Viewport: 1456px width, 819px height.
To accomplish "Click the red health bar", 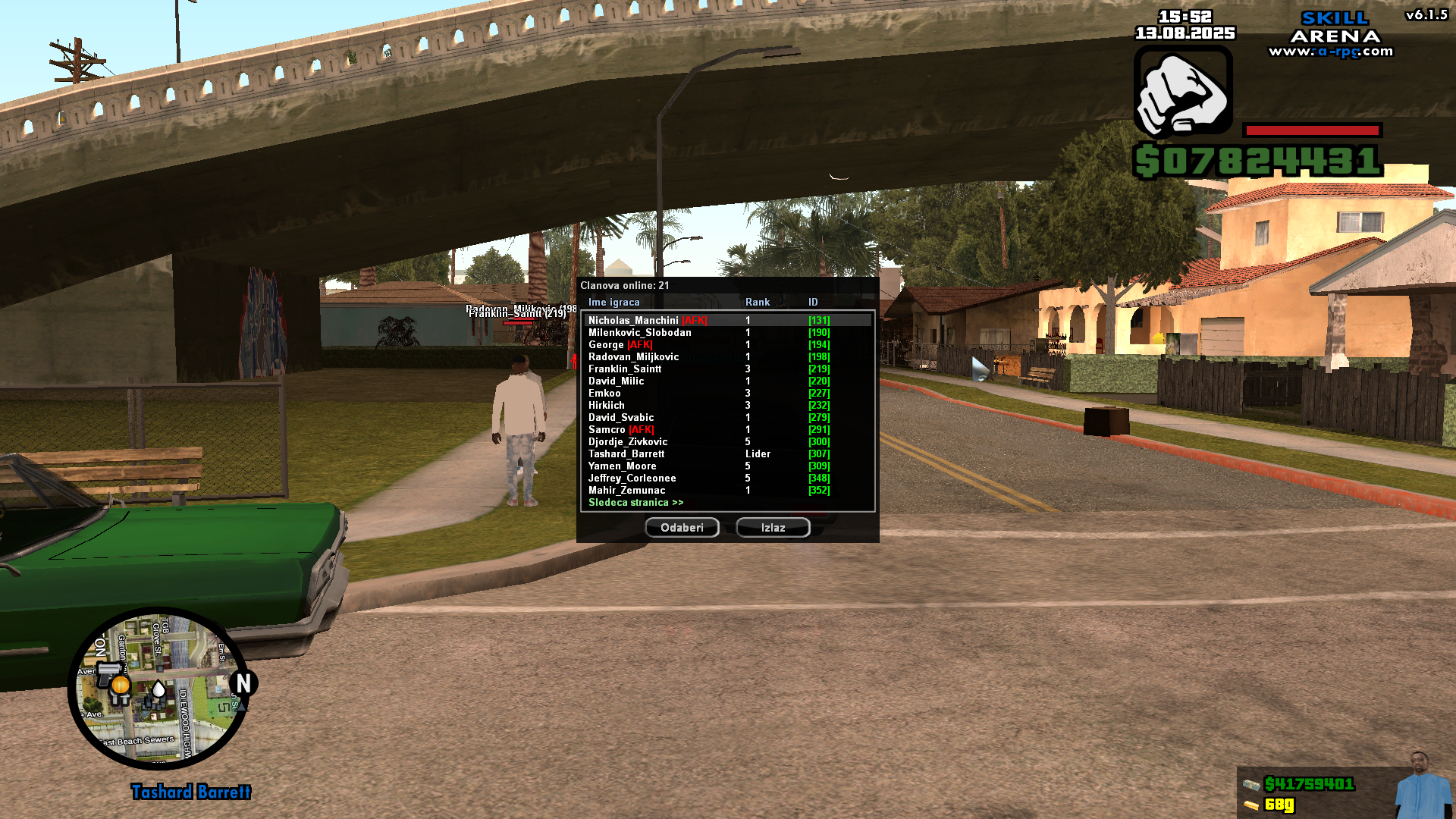I will [x=1312, y=129].
